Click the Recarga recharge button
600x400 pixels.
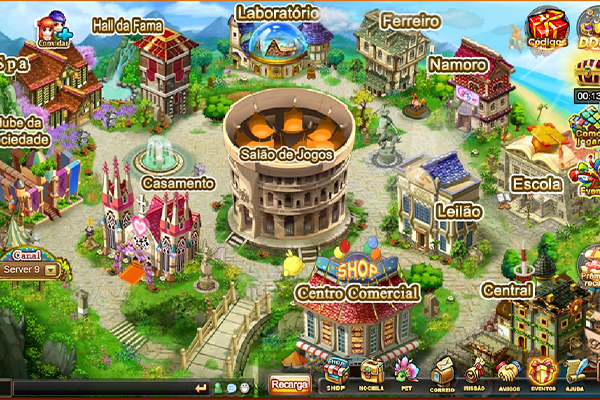(290, 385)
